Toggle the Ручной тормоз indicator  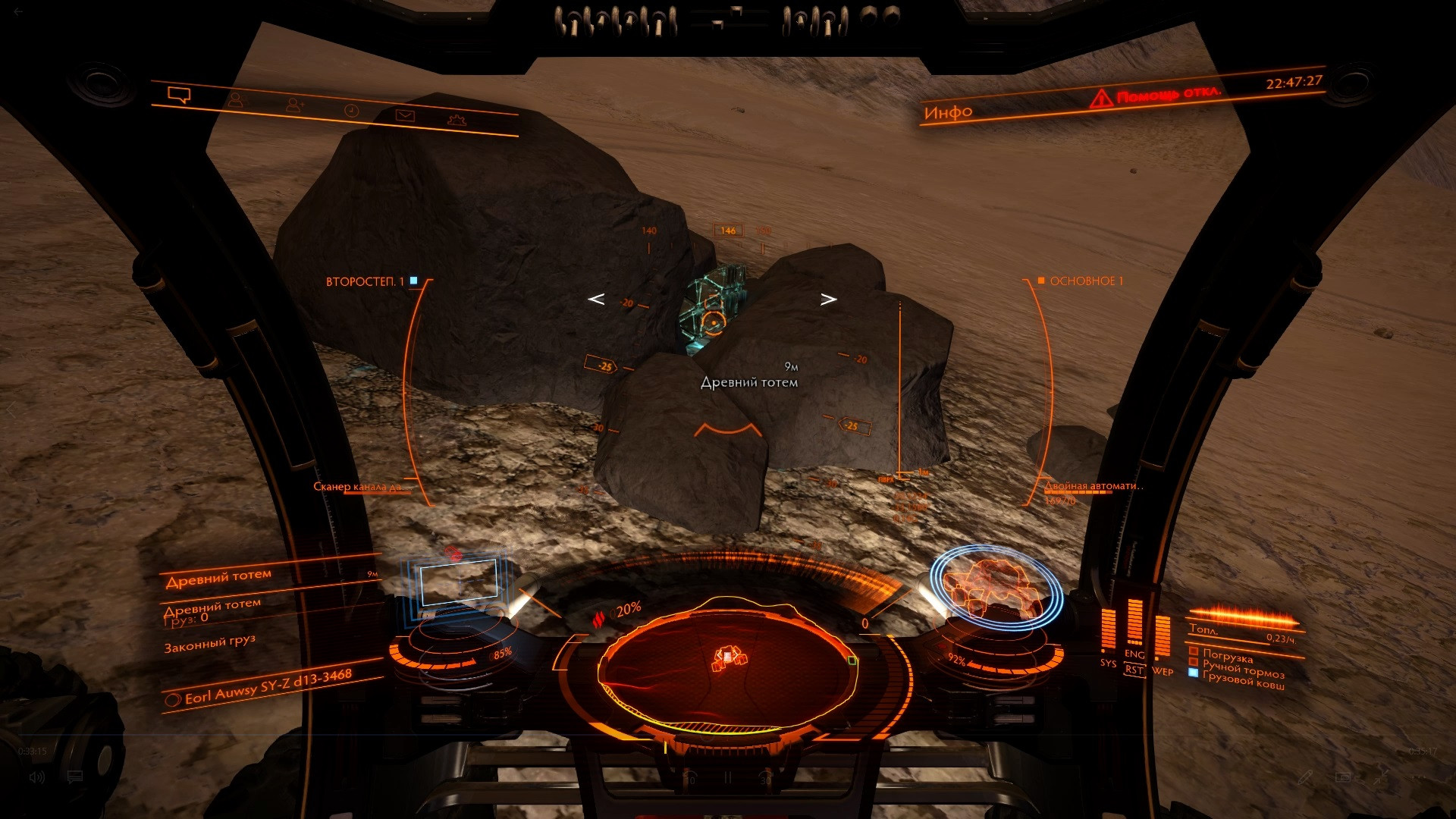click(x=1242, y=670)
